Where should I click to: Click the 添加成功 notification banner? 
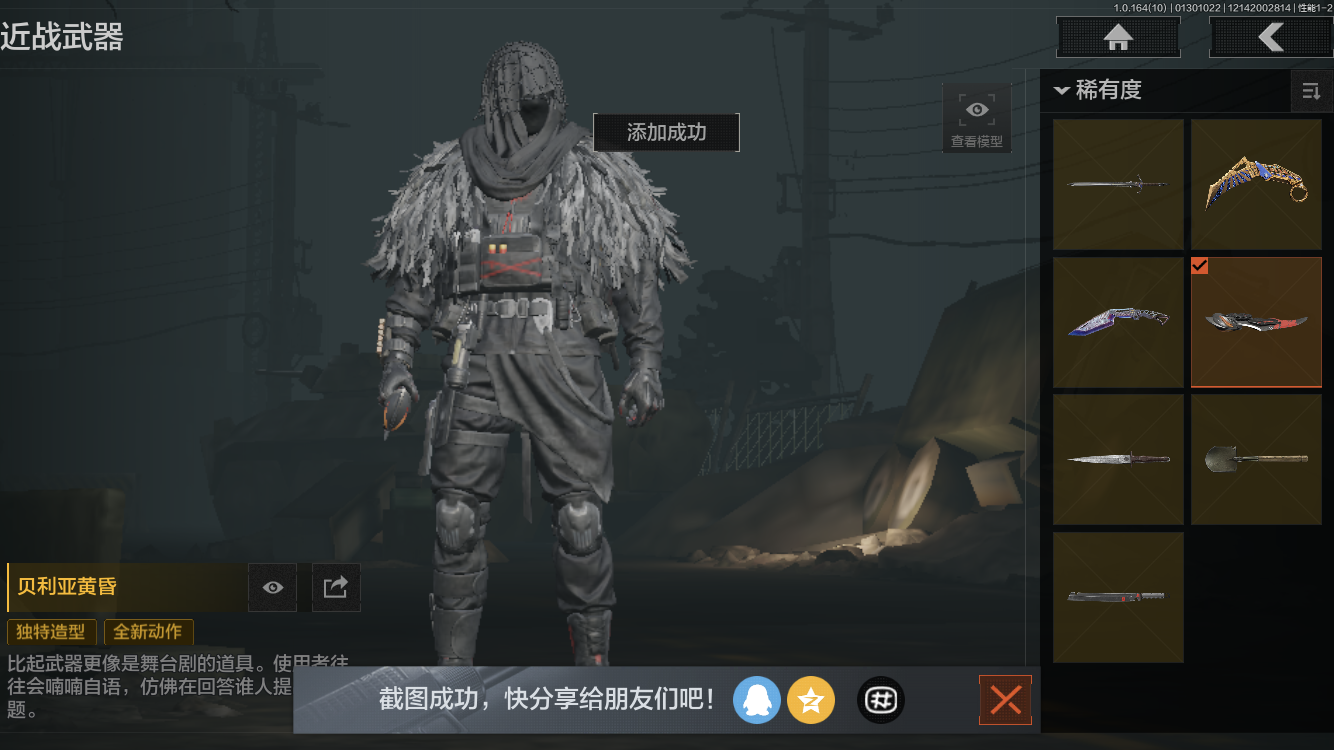tap(666, 132)
